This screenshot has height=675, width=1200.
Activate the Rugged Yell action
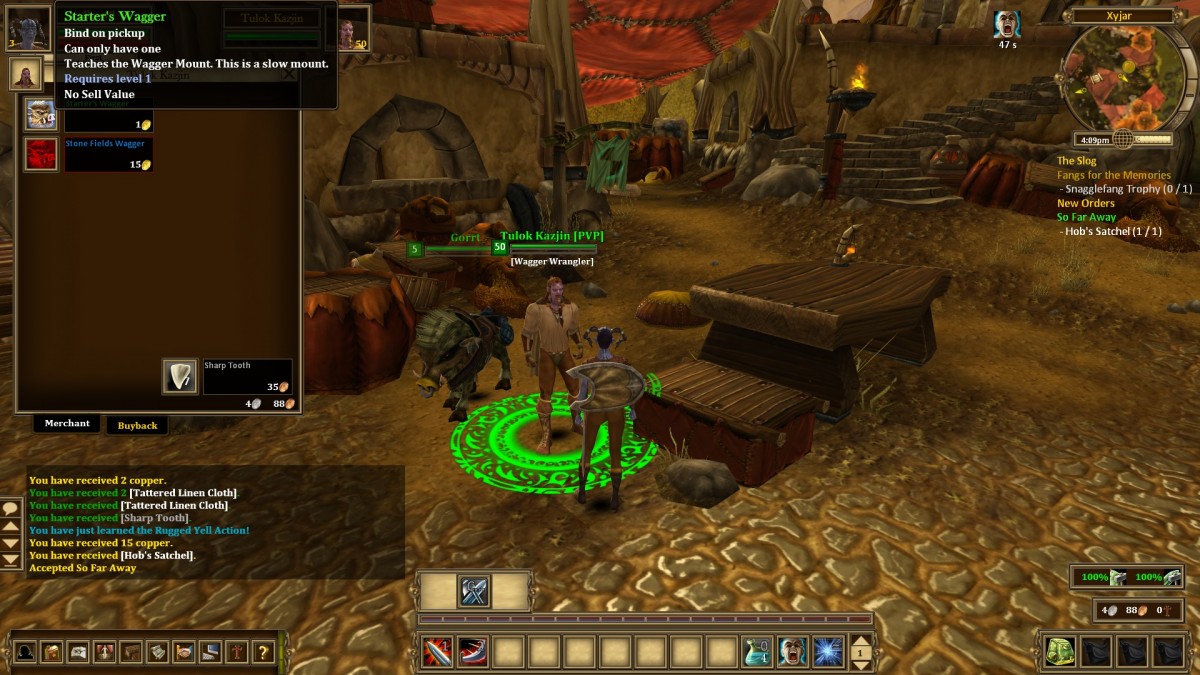pyautogui.click(x=793, y=652)
